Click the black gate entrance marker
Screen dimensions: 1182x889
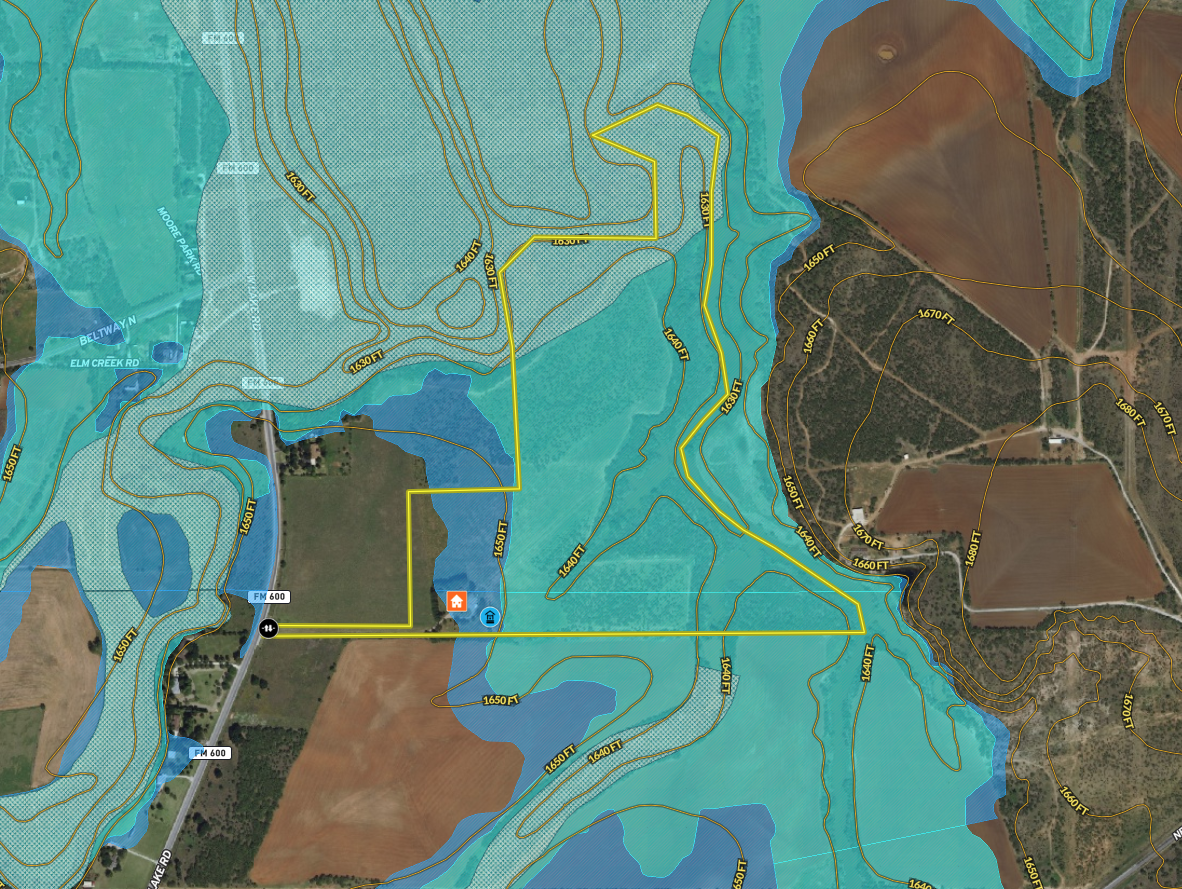[269, 628]
